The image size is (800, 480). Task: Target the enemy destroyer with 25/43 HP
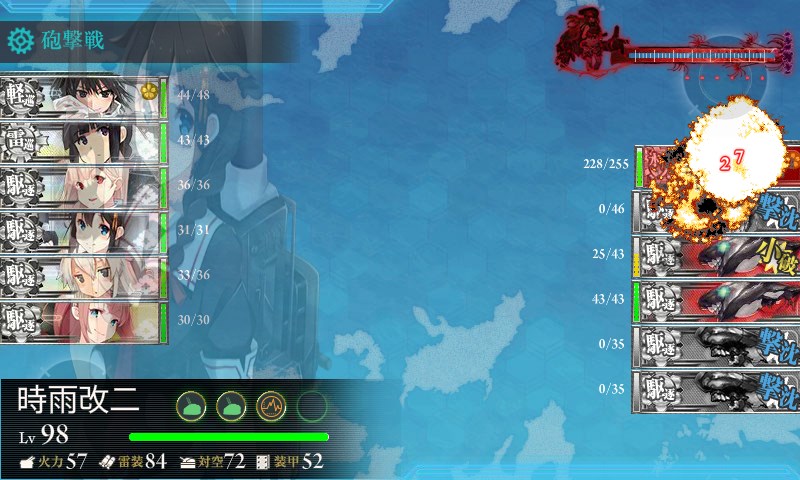716,254
